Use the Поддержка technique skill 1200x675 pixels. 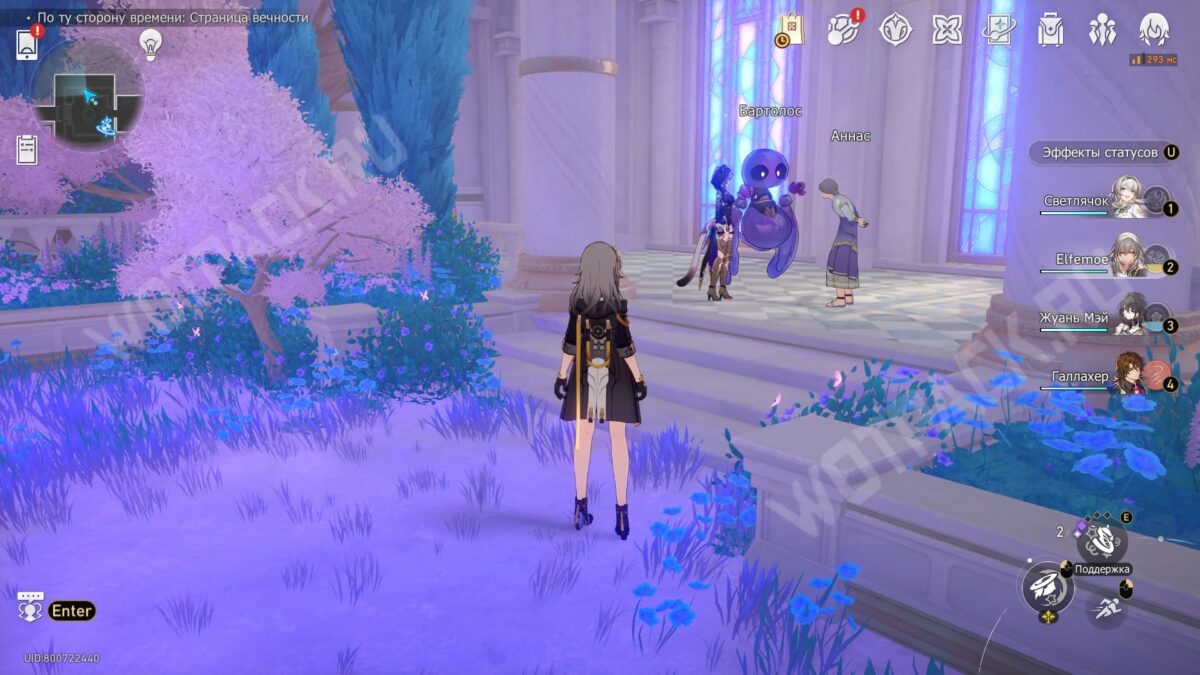[1102, 542]
